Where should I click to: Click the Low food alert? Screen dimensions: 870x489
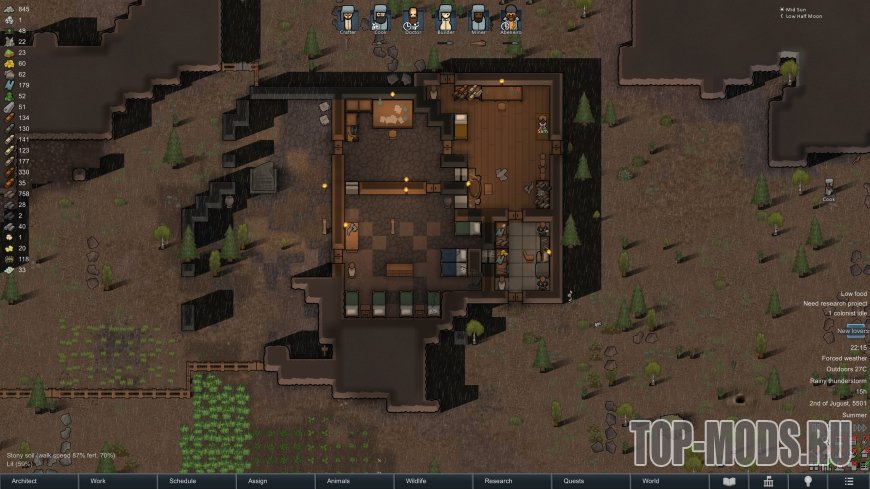pyautogui.click(x=853, y=294)
